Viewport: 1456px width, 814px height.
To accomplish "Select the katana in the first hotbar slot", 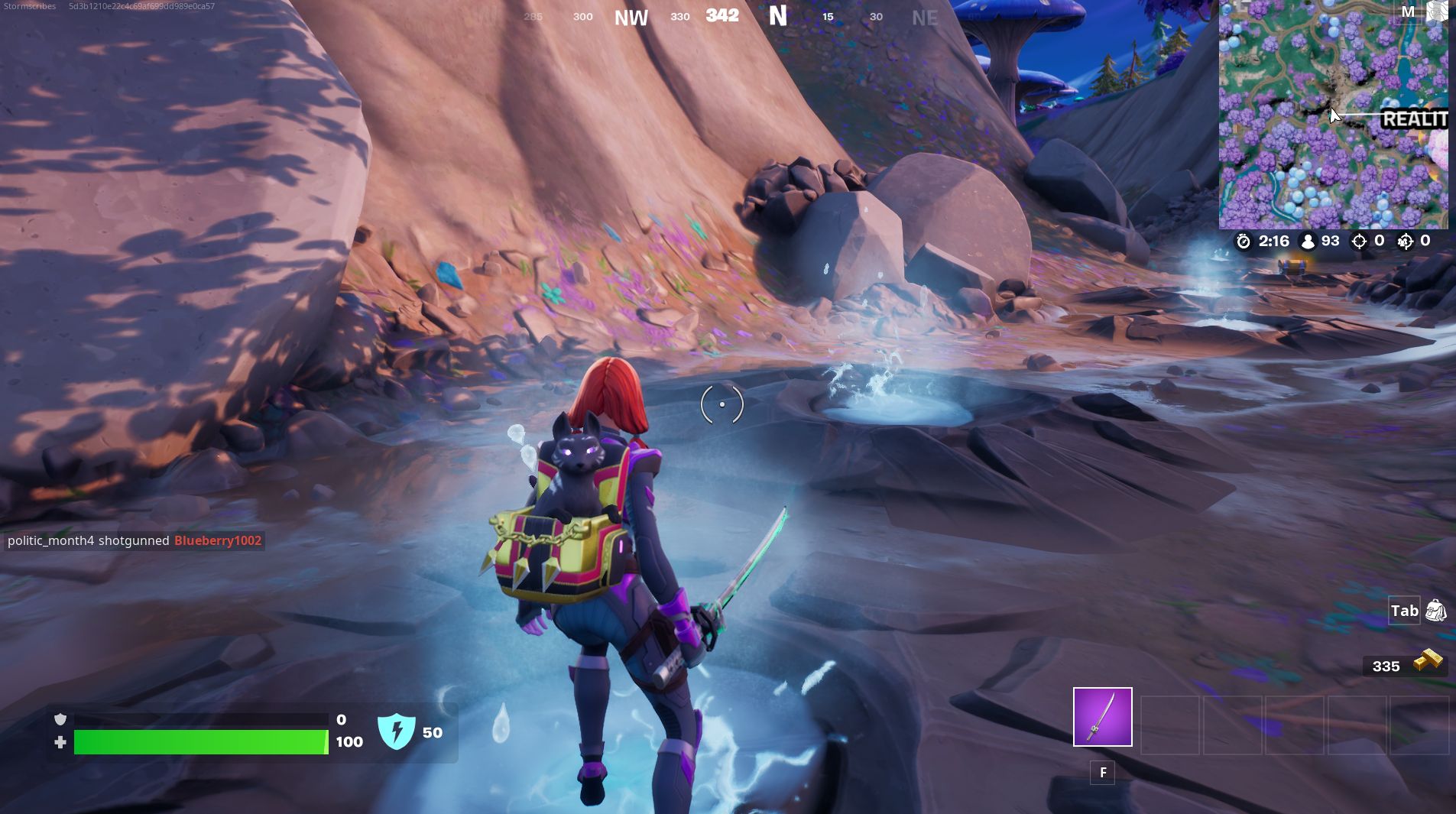I will coord(1101,717).
